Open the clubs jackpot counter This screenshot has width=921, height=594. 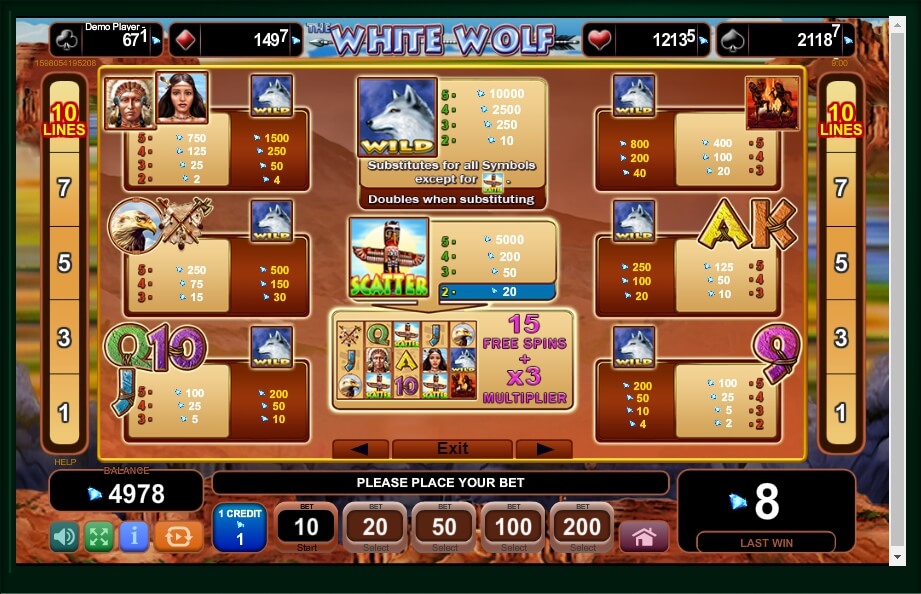coord(105,40)
